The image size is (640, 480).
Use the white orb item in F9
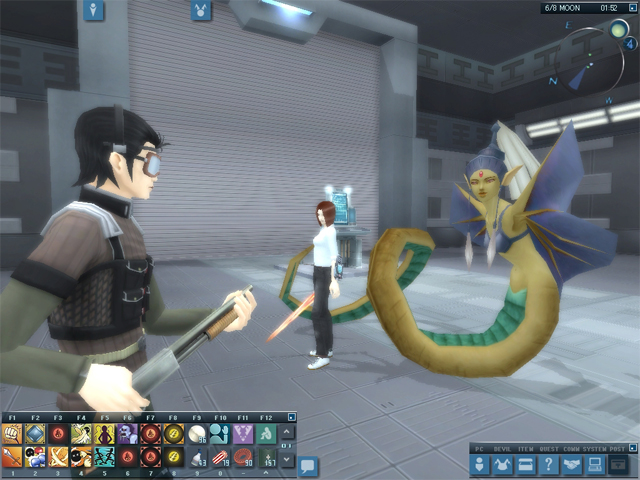[x=197, y=433]
